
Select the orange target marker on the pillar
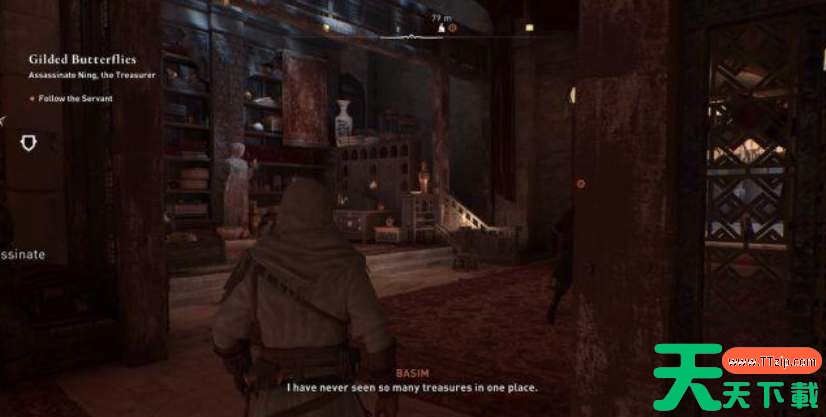581,184
